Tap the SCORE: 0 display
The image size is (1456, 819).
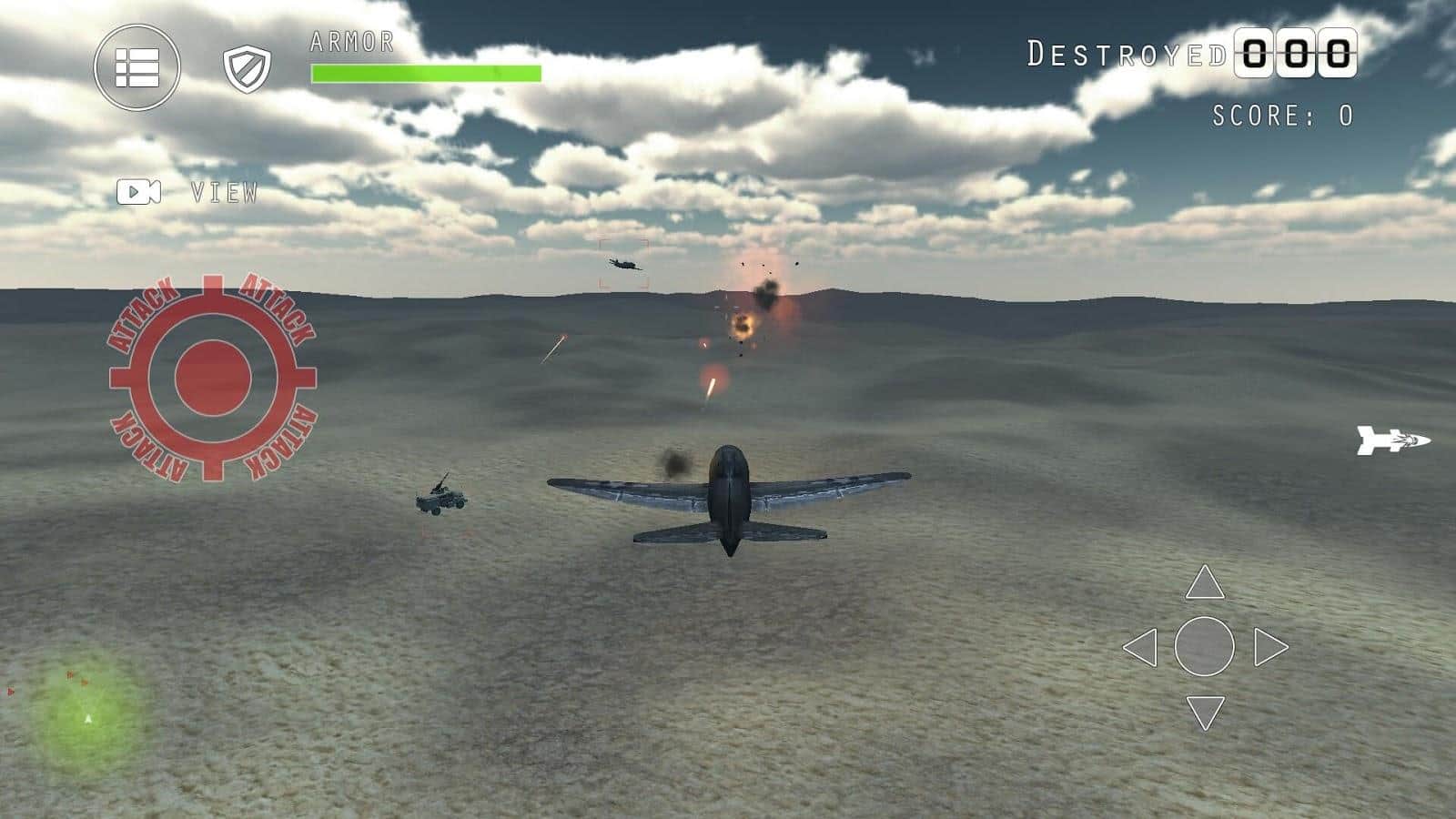coord(1279,116)
